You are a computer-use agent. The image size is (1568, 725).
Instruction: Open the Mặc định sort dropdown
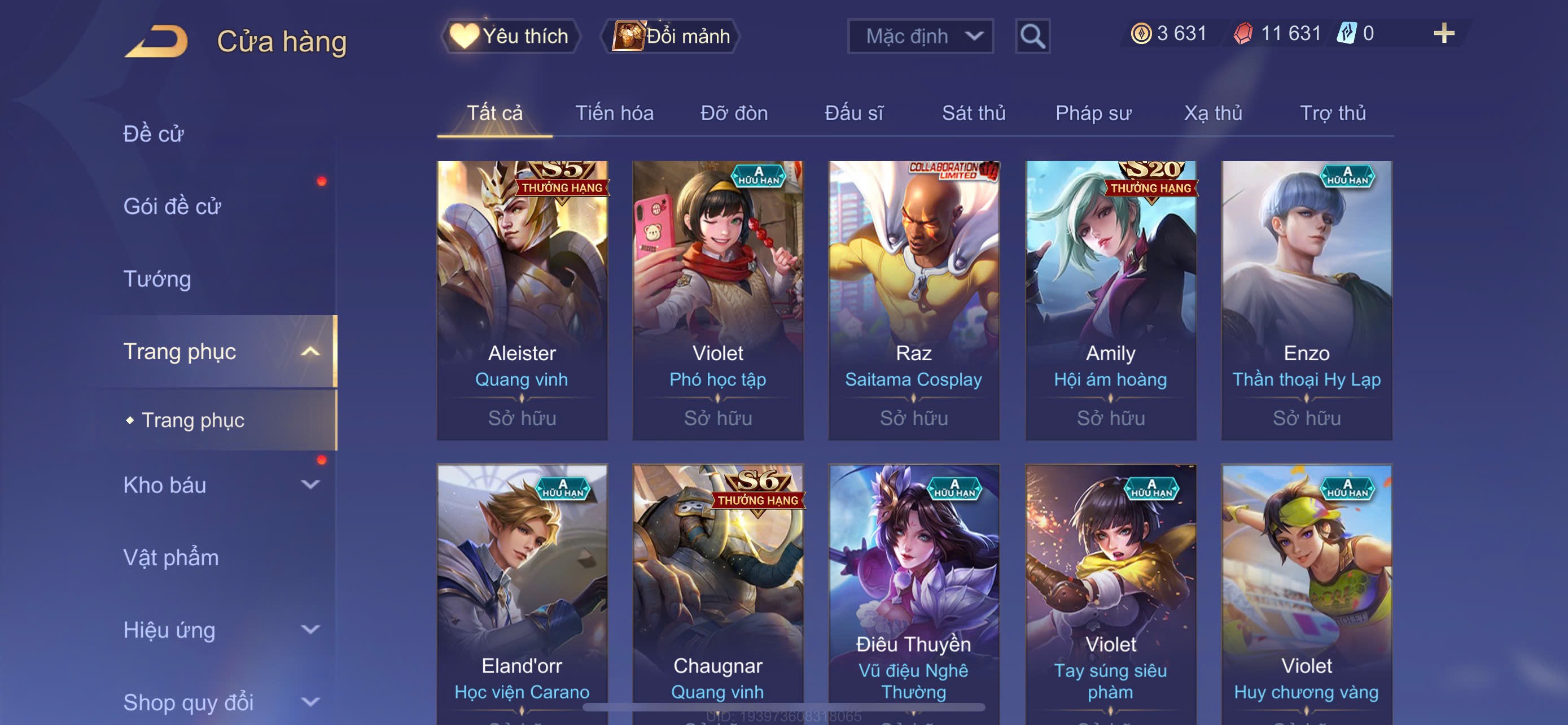click(919, 37)
